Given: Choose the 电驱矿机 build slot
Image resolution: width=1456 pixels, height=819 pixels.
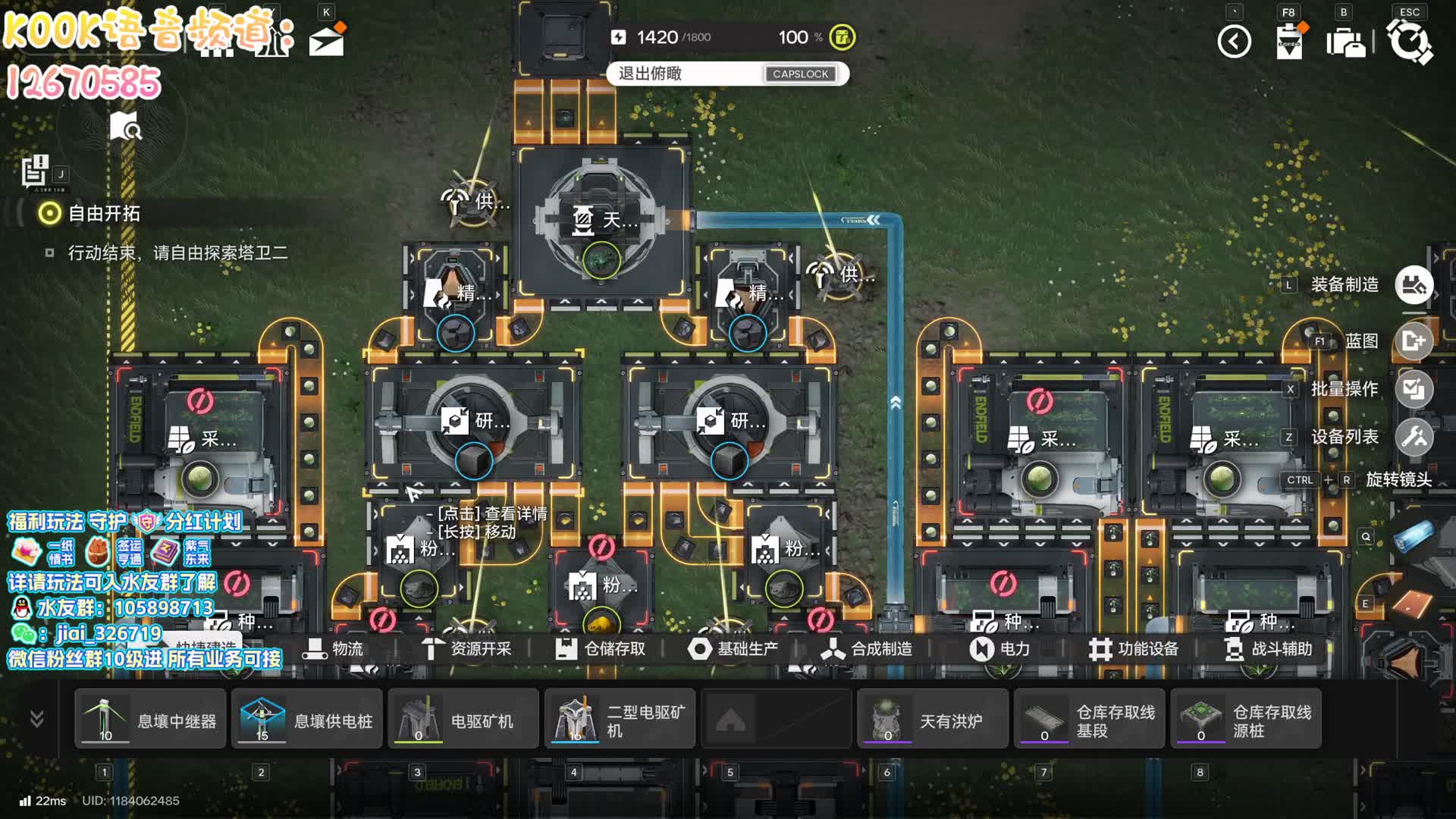Looking at the screenshot, I should [x=463, y=719].
